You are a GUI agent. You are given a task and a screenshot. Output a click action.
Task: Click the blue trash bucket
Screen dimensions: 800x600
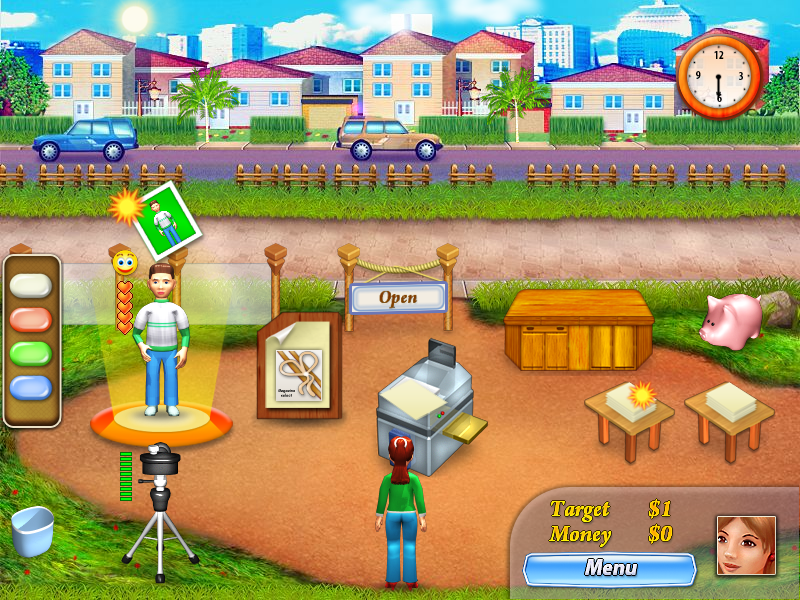[x=32, y=531]
